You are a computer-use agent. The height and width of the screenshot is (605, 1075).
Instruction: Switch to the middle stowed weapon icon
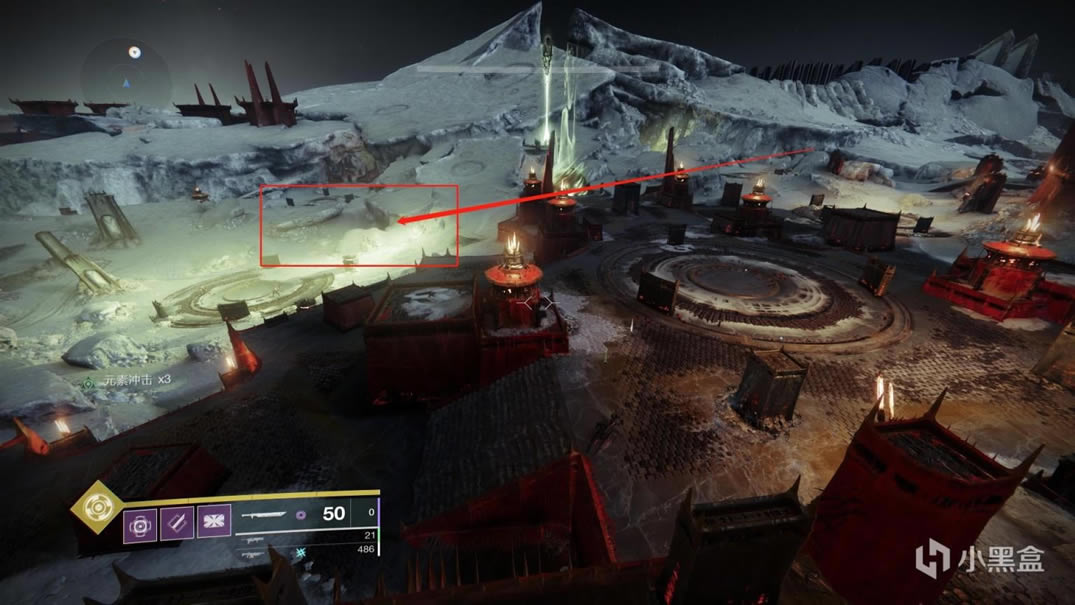coord(254,537)
